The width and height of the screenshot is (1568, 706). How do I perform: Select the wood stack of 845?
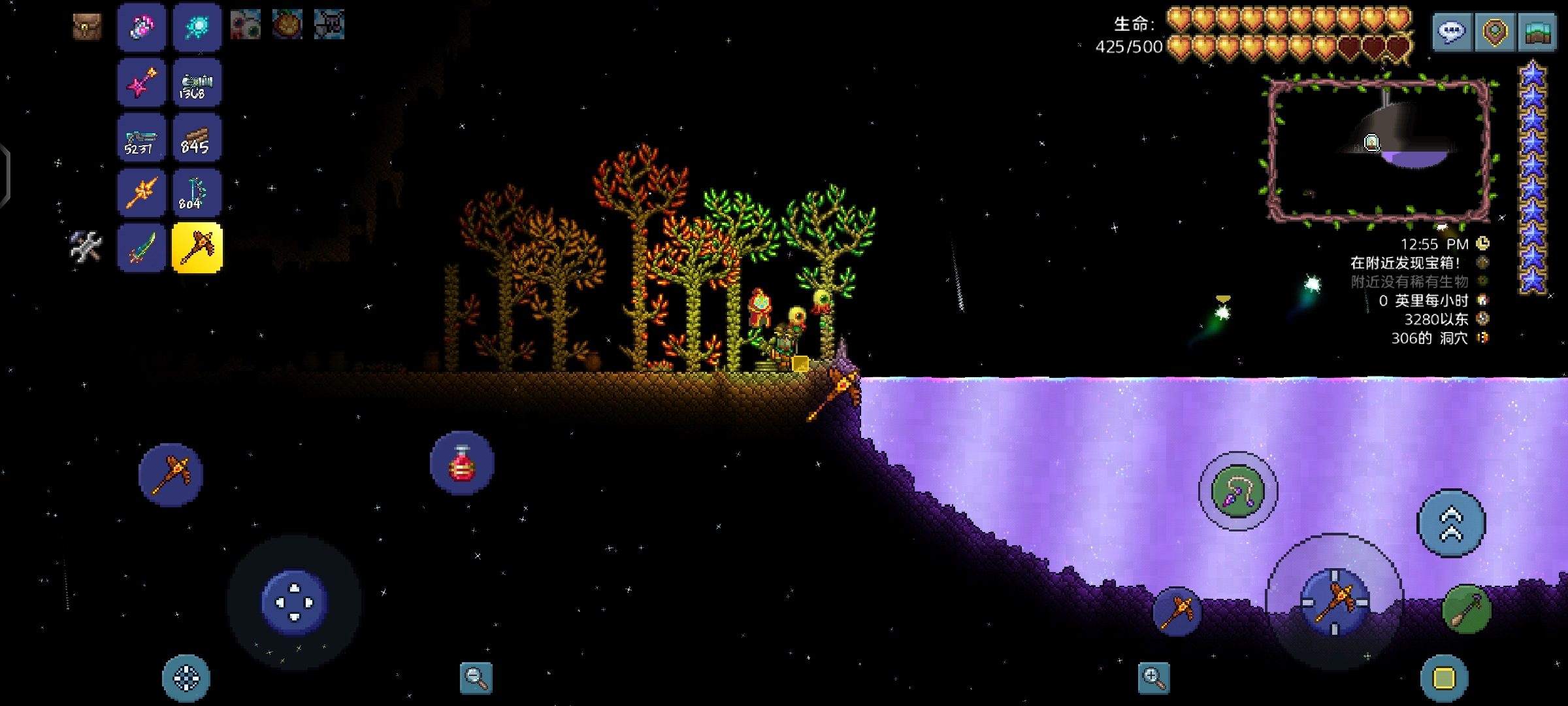point(197,139)
